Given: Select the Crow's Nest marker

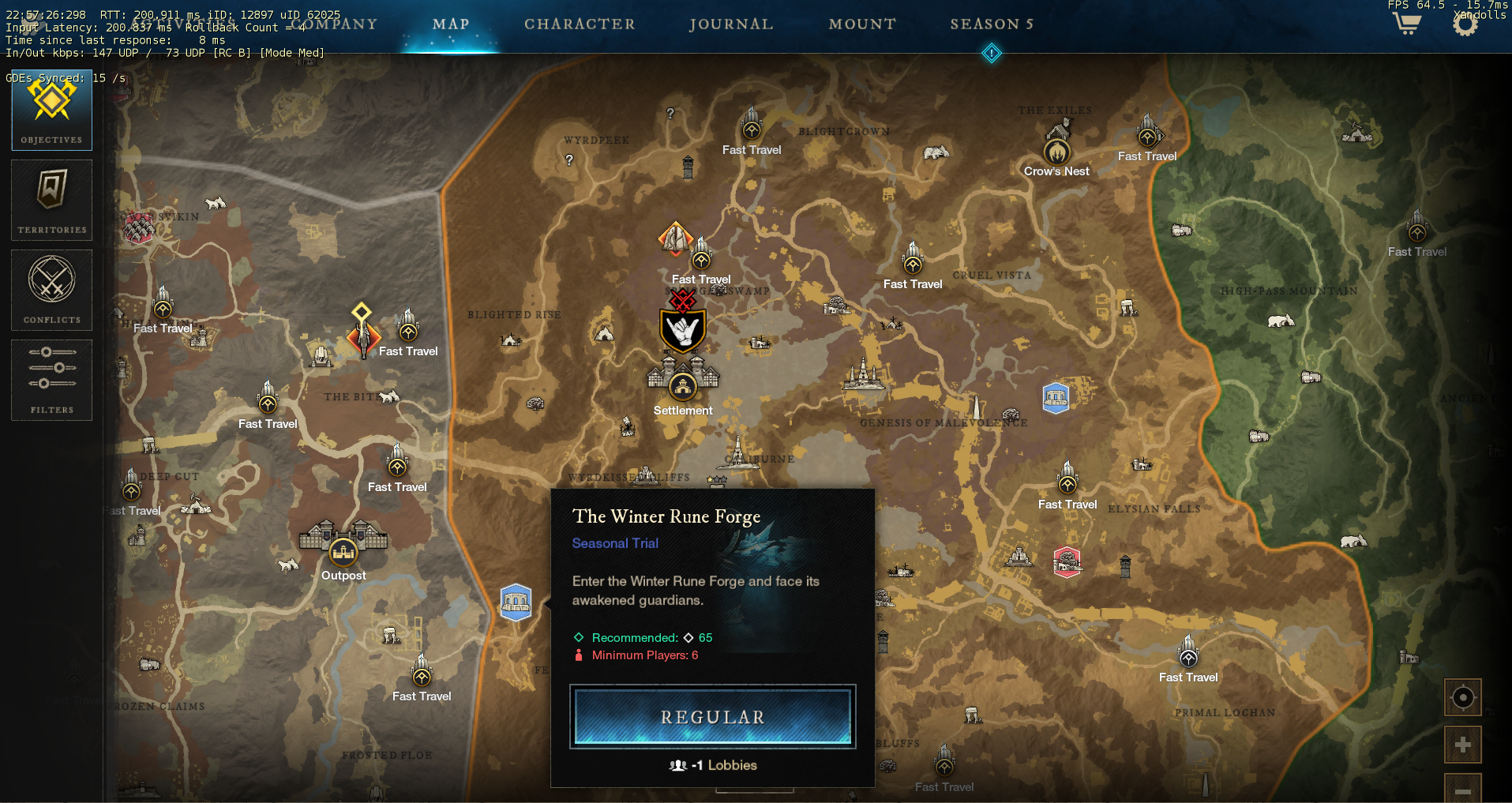Looking at the screenshot, I should click(x=1056, y=152).
